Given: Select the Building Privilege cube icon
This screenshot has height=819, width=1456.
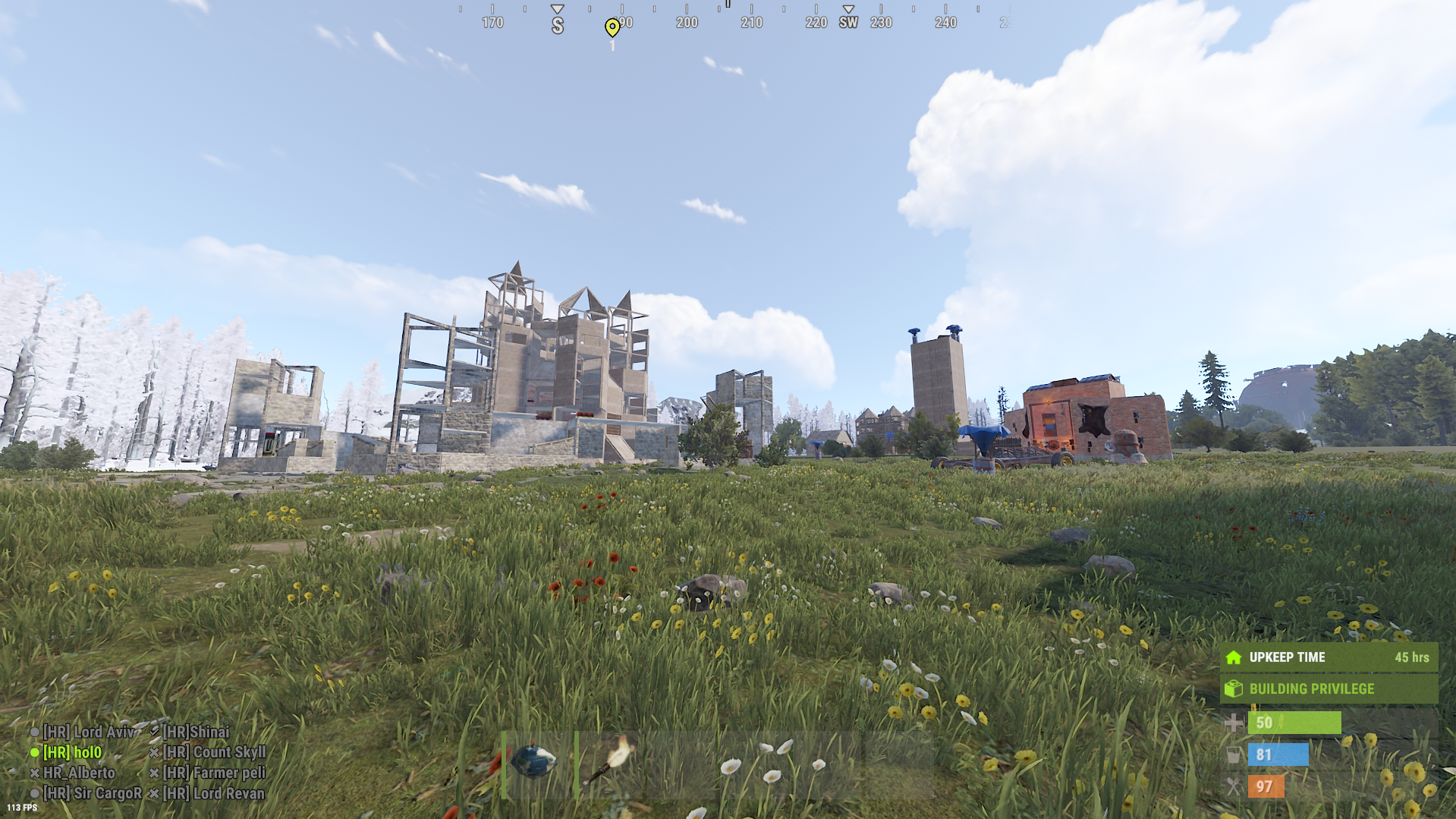Looking at the screenshot, I should 1233,688.
